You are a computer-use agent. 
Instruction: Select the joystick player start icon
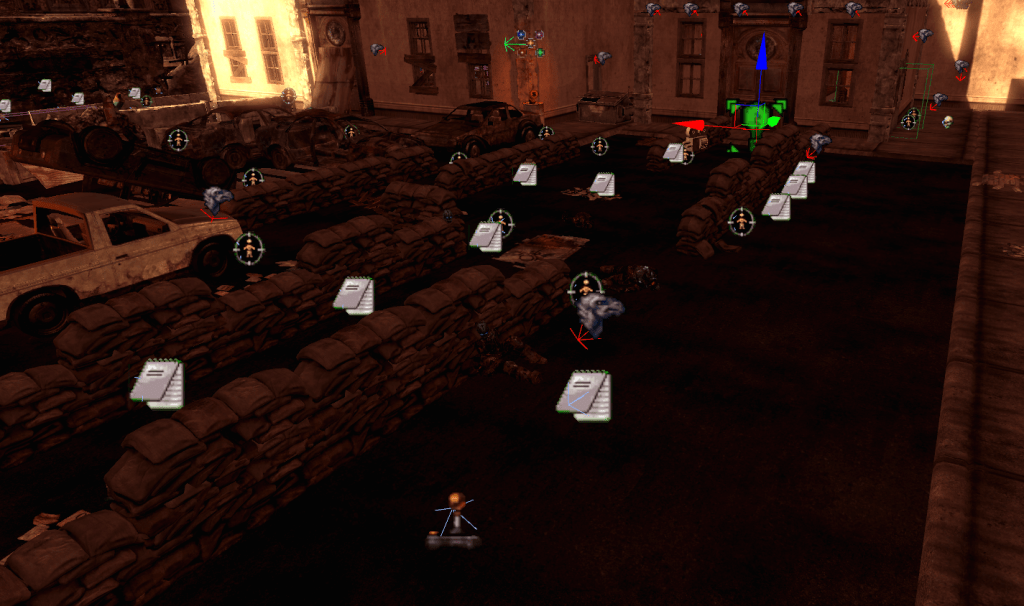point(455,520)
